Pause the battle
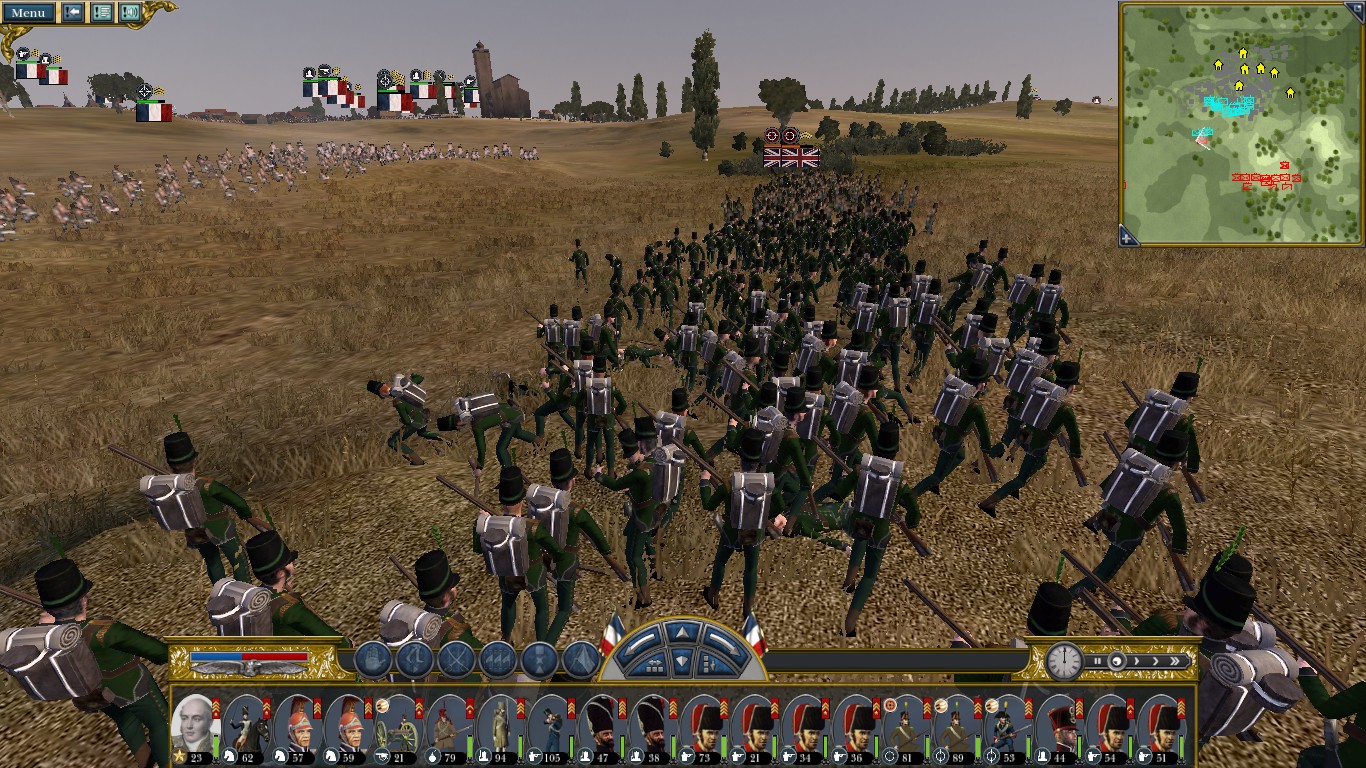The width and height of the screenshot is (1366, 768). point(1099,661)
